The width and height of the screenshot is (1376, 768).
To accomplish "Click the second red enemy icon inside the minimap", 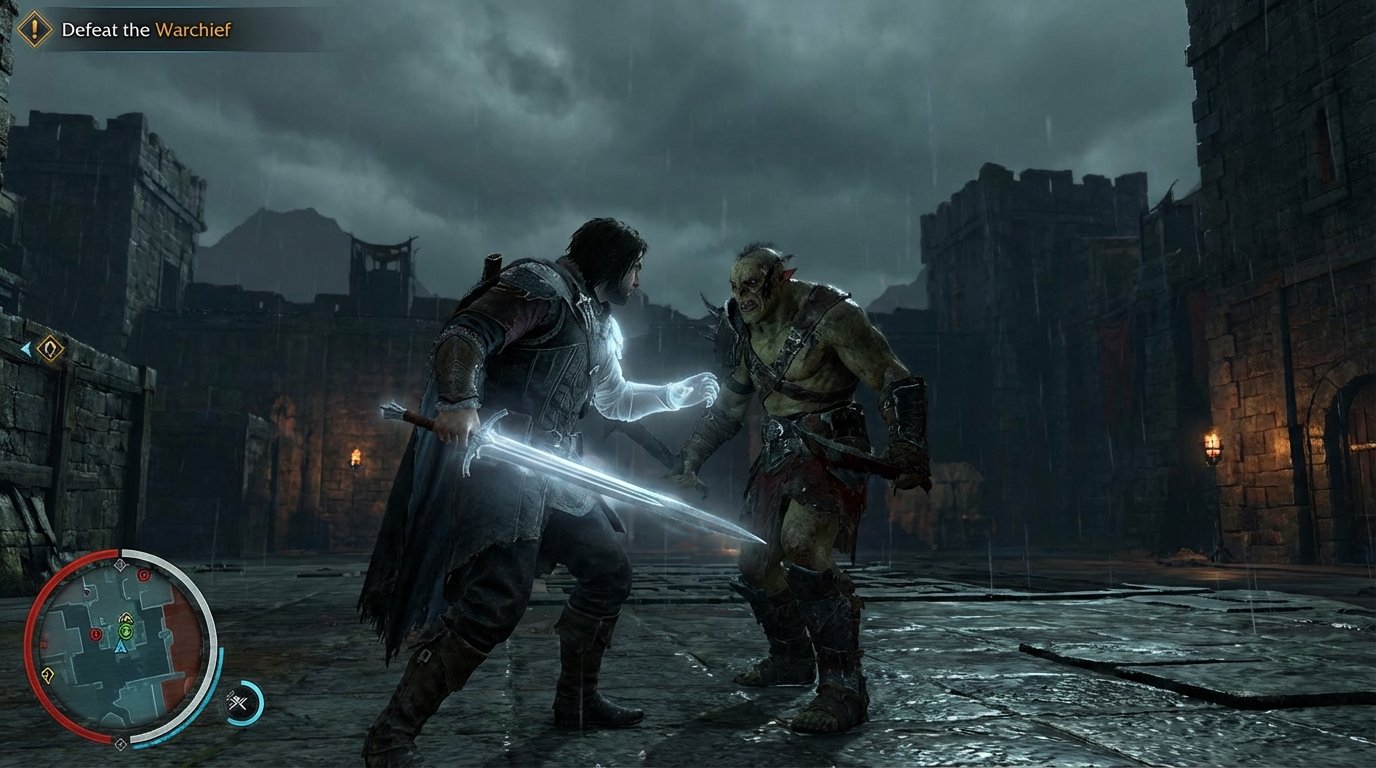I will 94,634.
